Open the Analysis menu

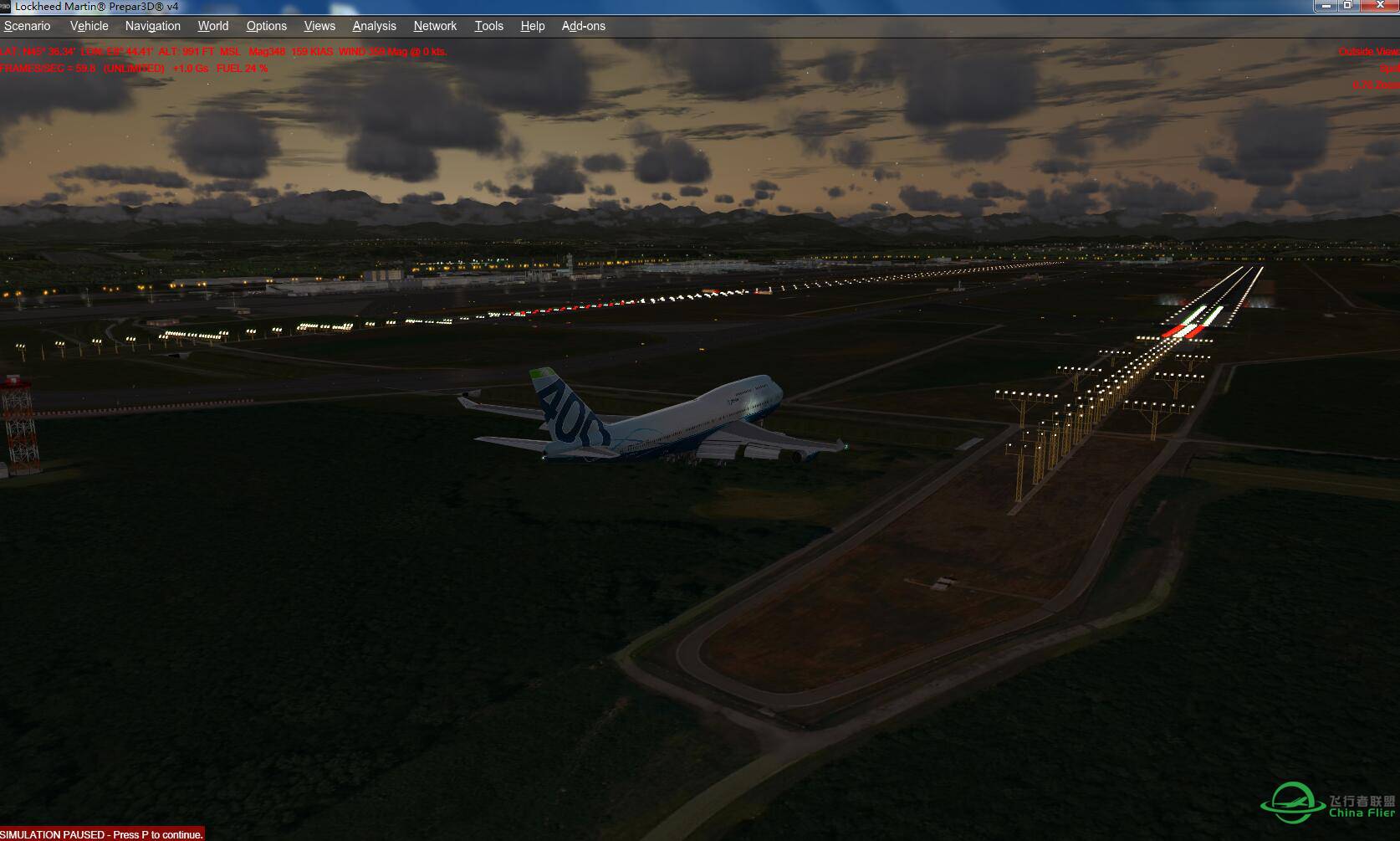pos(375,26)
